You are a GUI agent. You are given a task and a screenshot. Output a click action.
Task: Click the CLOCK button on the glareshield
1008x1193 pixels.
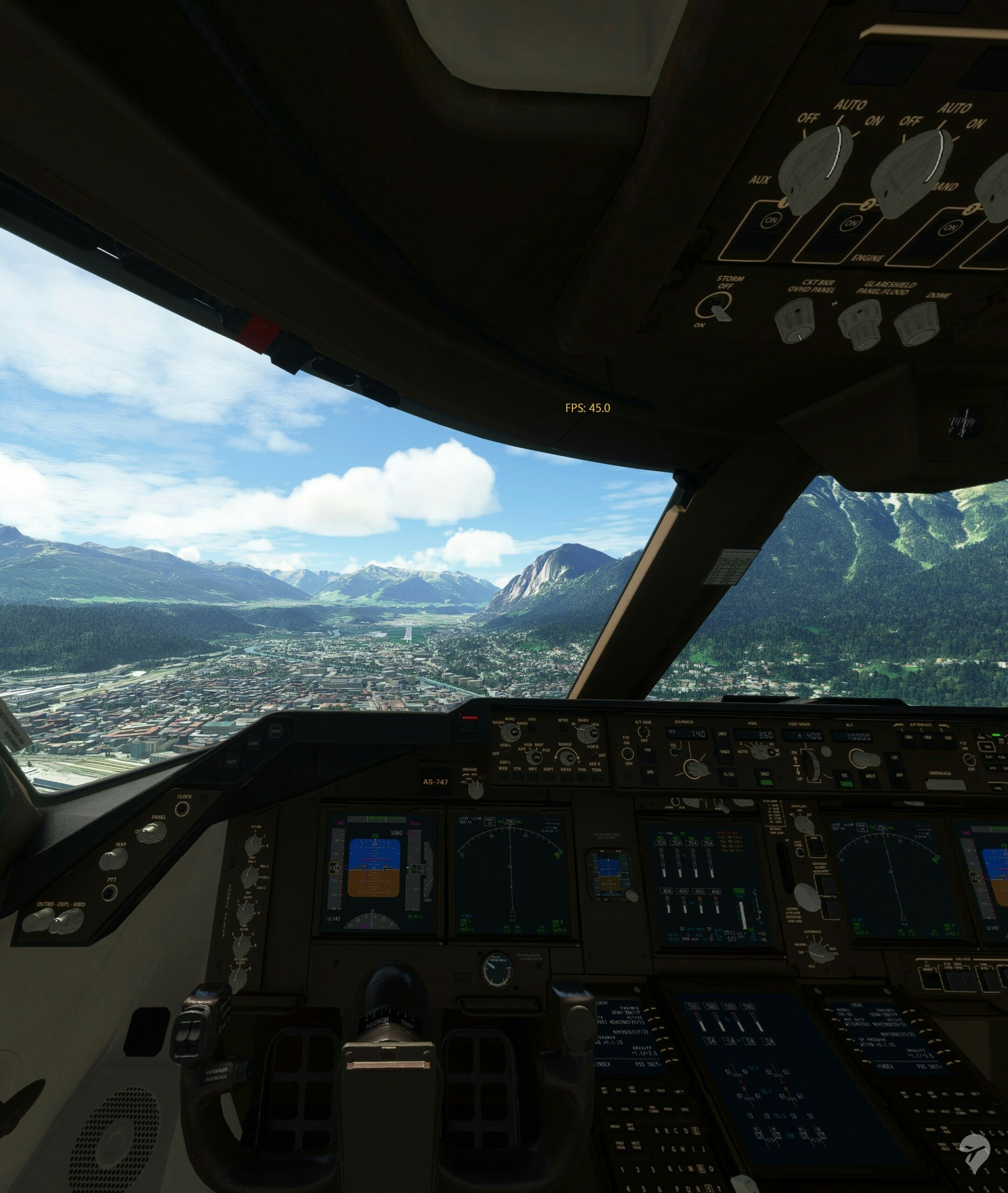[x=182, y=809]
